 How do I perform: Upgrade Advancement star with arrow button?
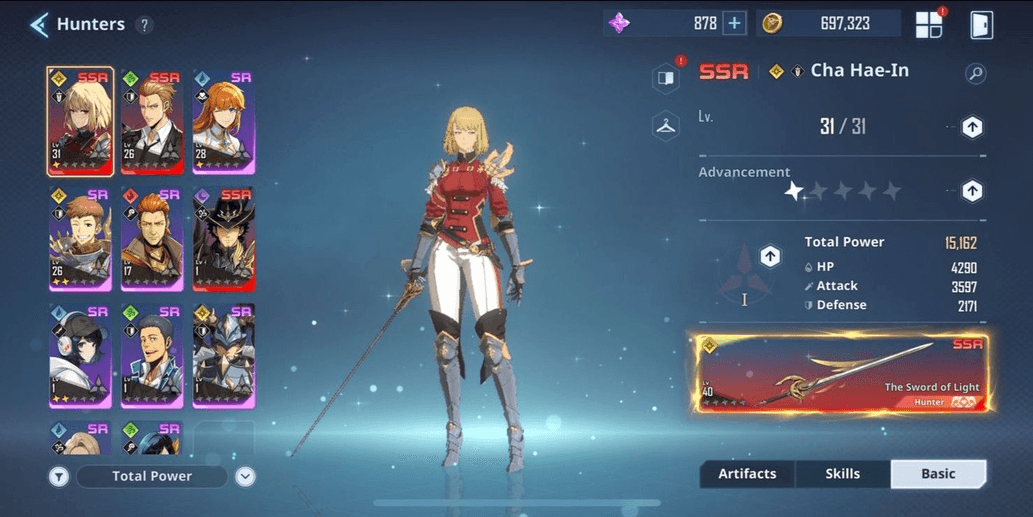click(x=971, y=191)
